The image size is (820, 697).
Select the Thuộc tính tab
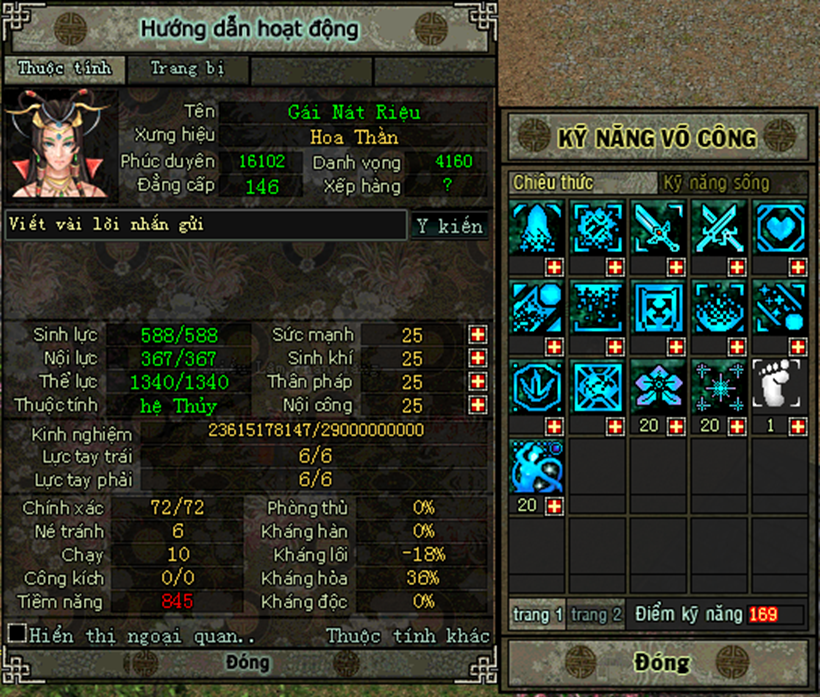click(64, 69)
